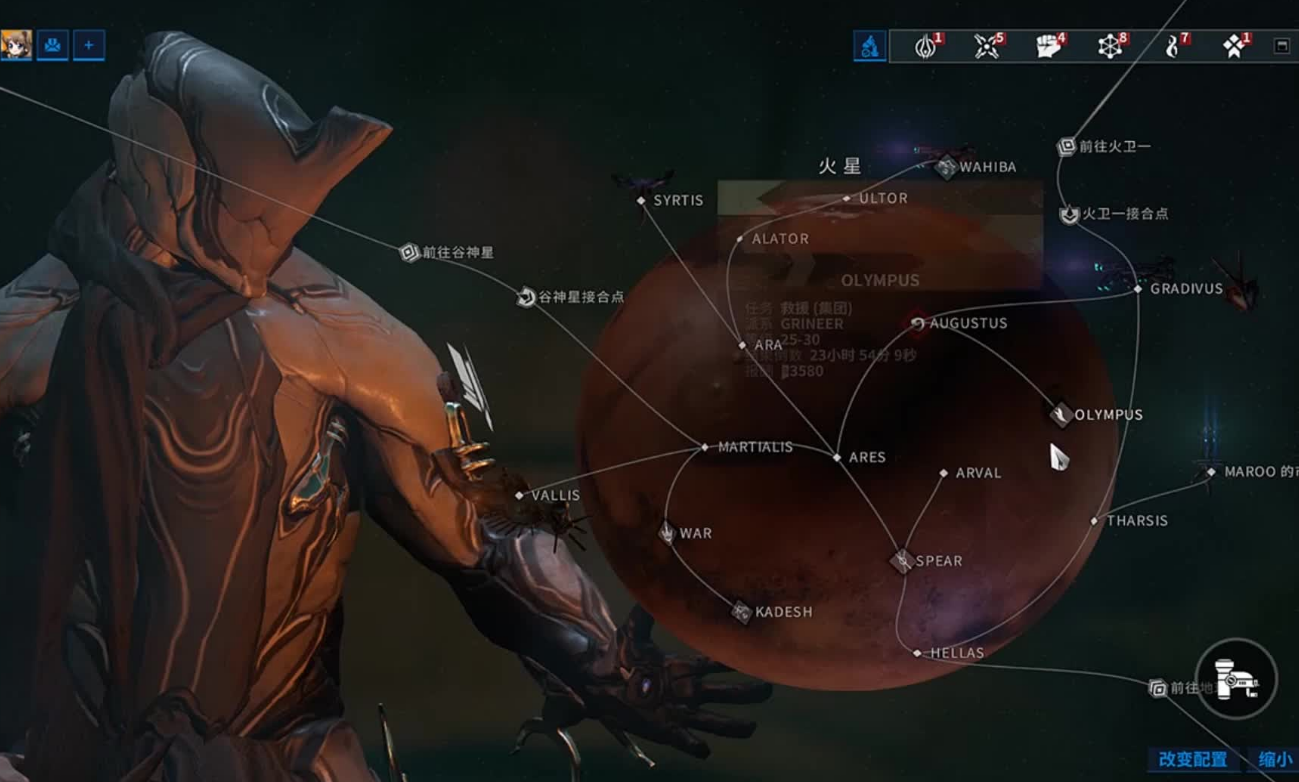Click the 缩小 zoom-out button
Viewport: 1299px width, 782px height.
pos(1274,760)
